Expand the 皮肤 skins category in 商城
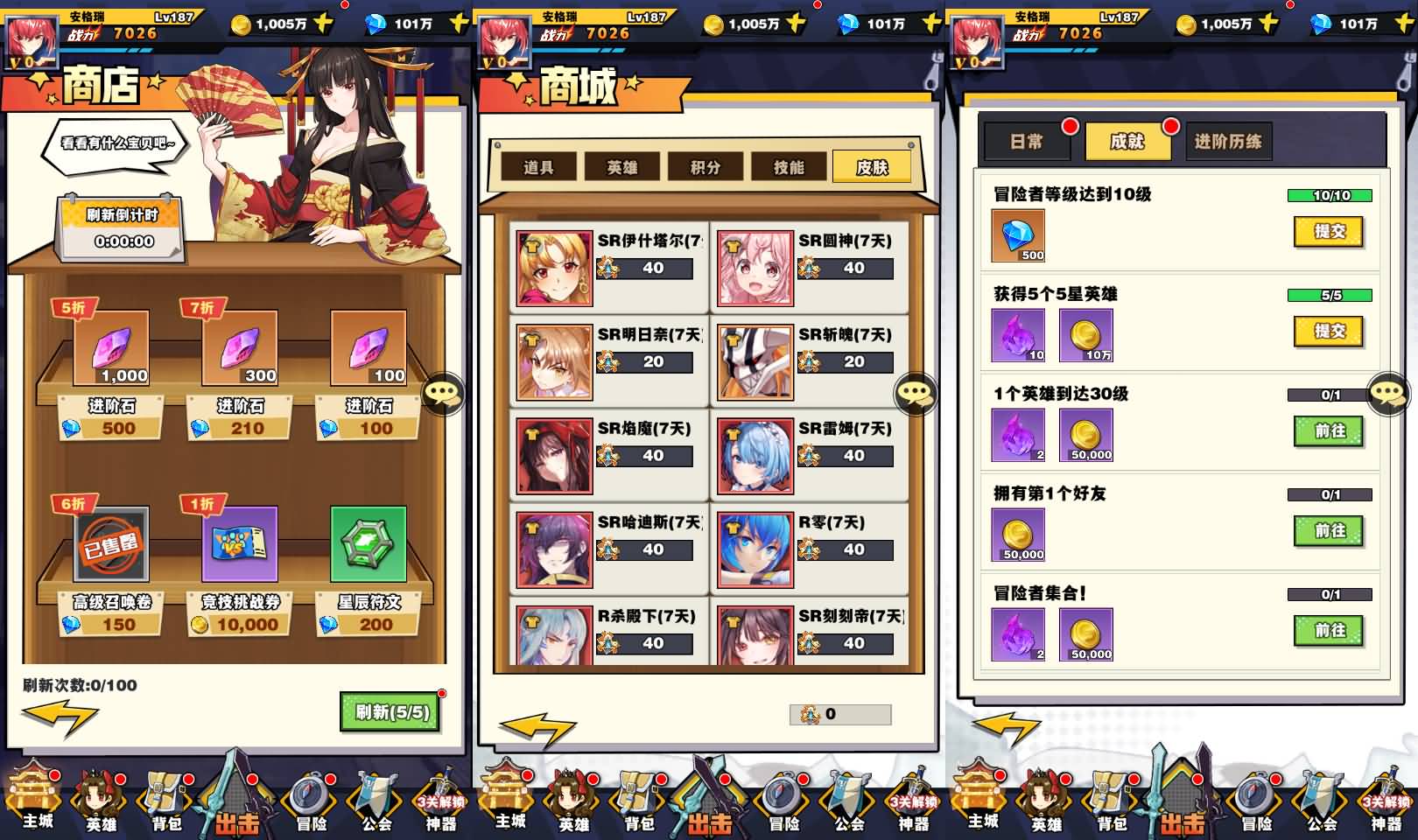 [x=874, y=166]
